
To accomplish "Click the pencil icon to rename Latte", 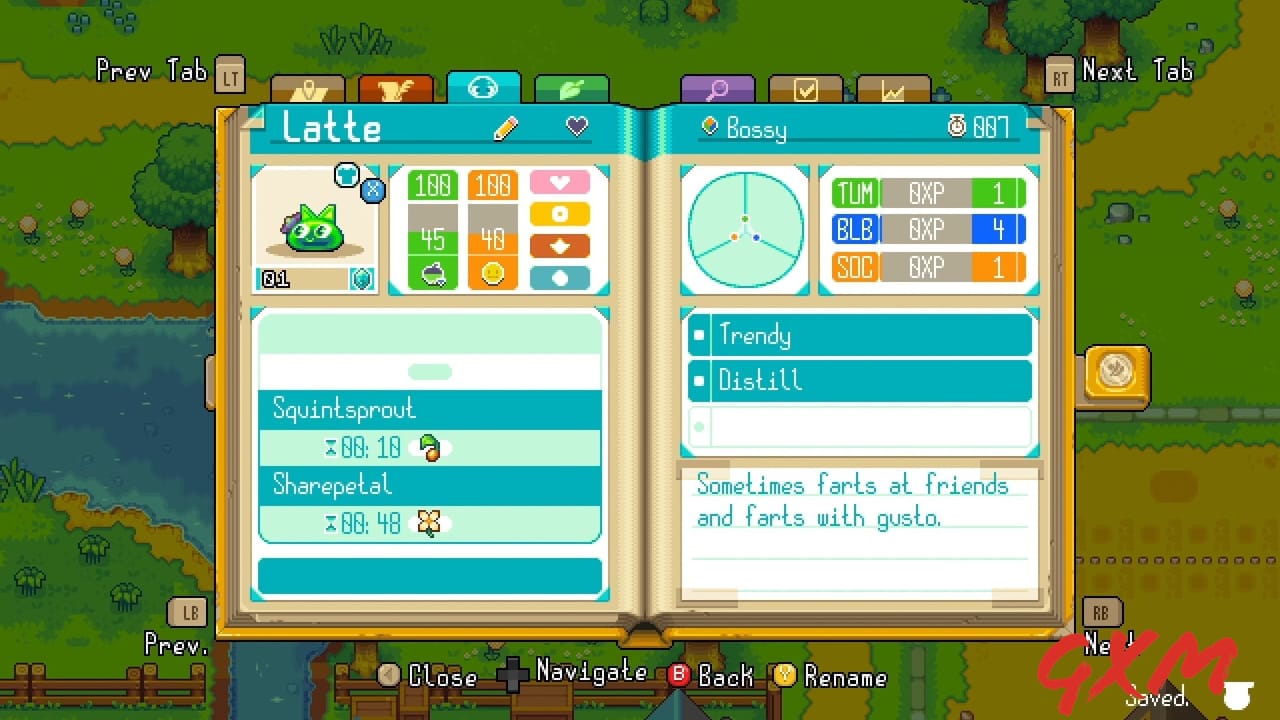I will (x=506, y=127).
